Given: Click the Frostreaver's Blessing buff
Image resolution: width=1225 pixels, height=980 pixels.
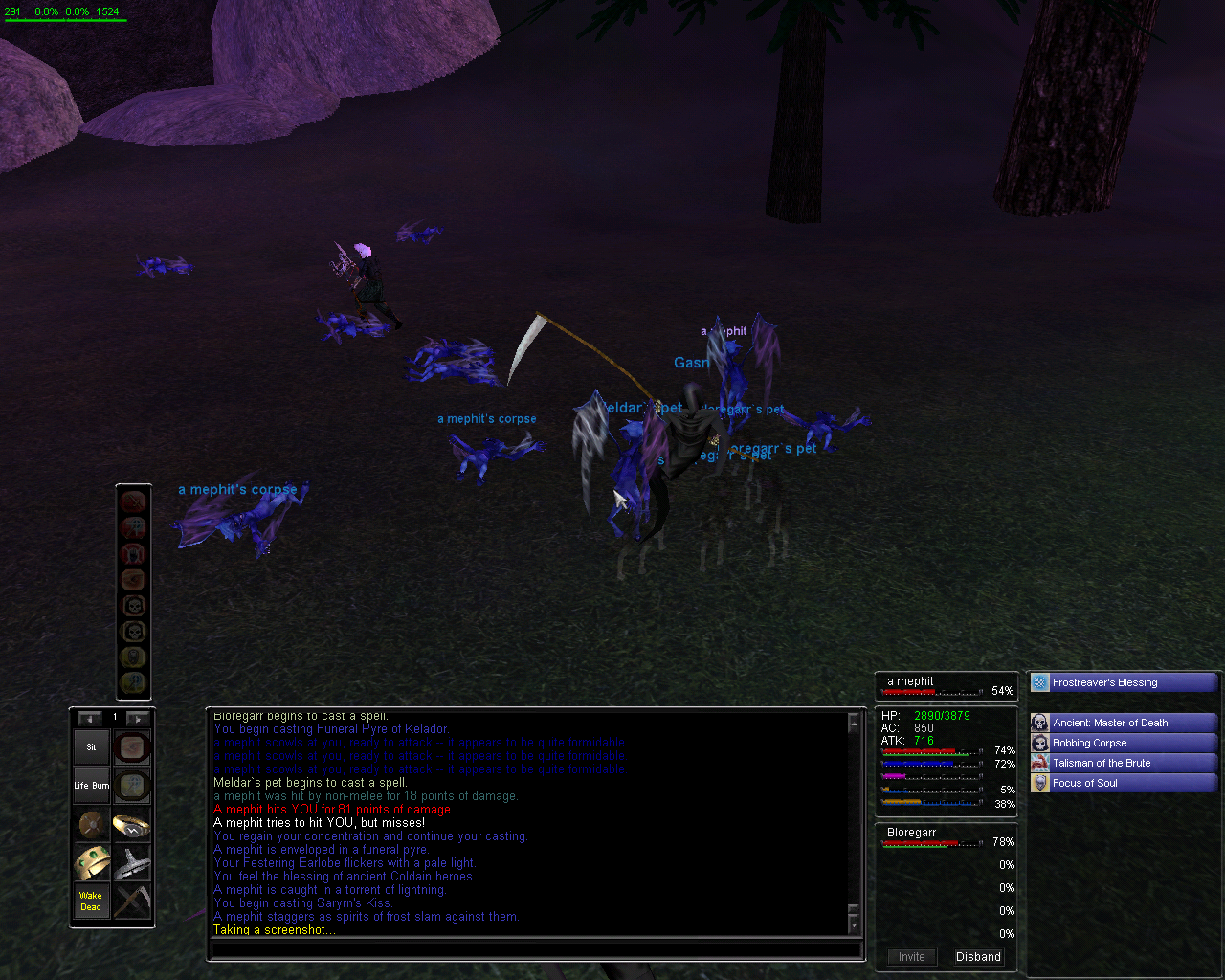Looking at the screenshot, I should (1123, 682).
